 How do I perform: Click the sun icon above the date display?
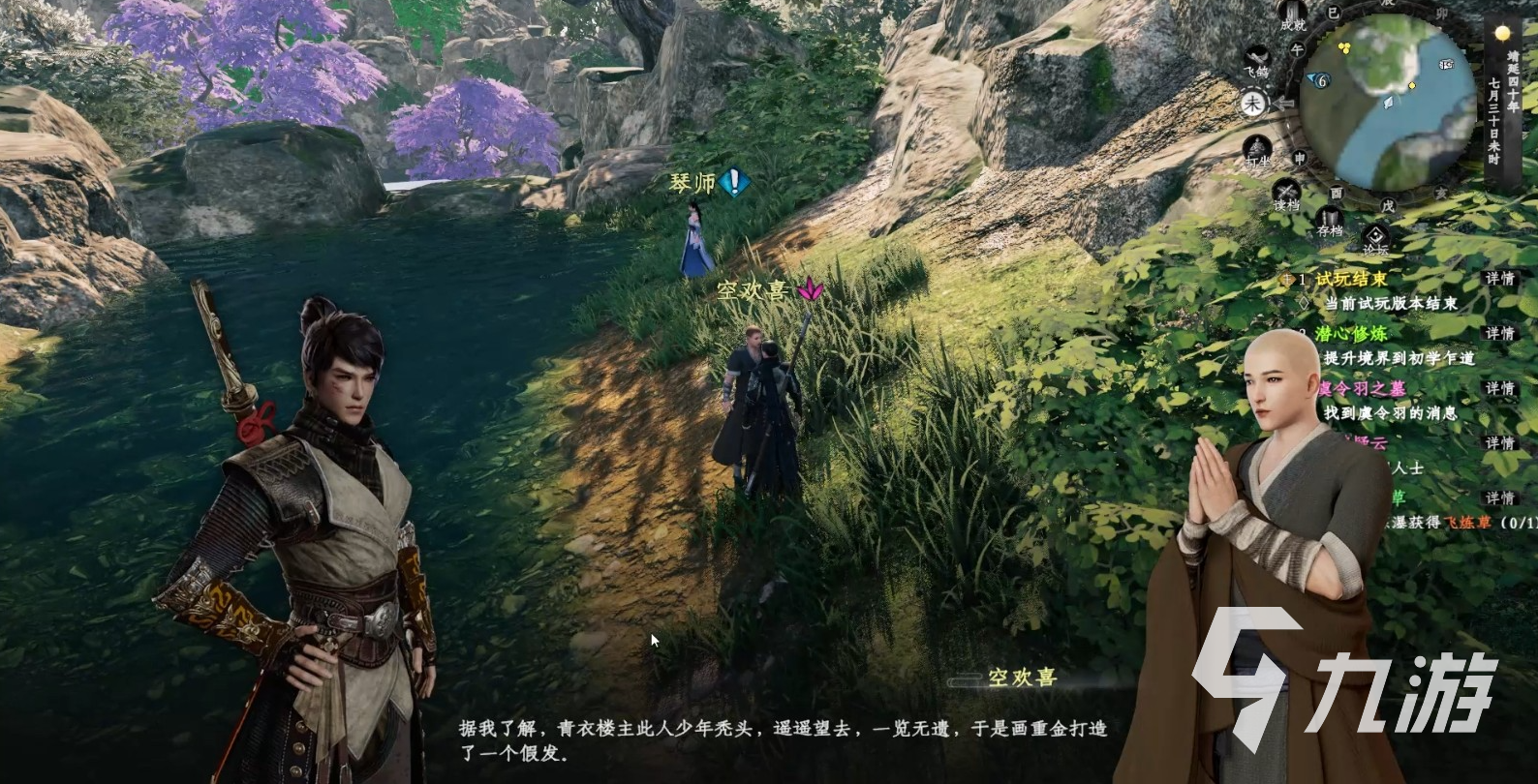[x=1501, y=32]
